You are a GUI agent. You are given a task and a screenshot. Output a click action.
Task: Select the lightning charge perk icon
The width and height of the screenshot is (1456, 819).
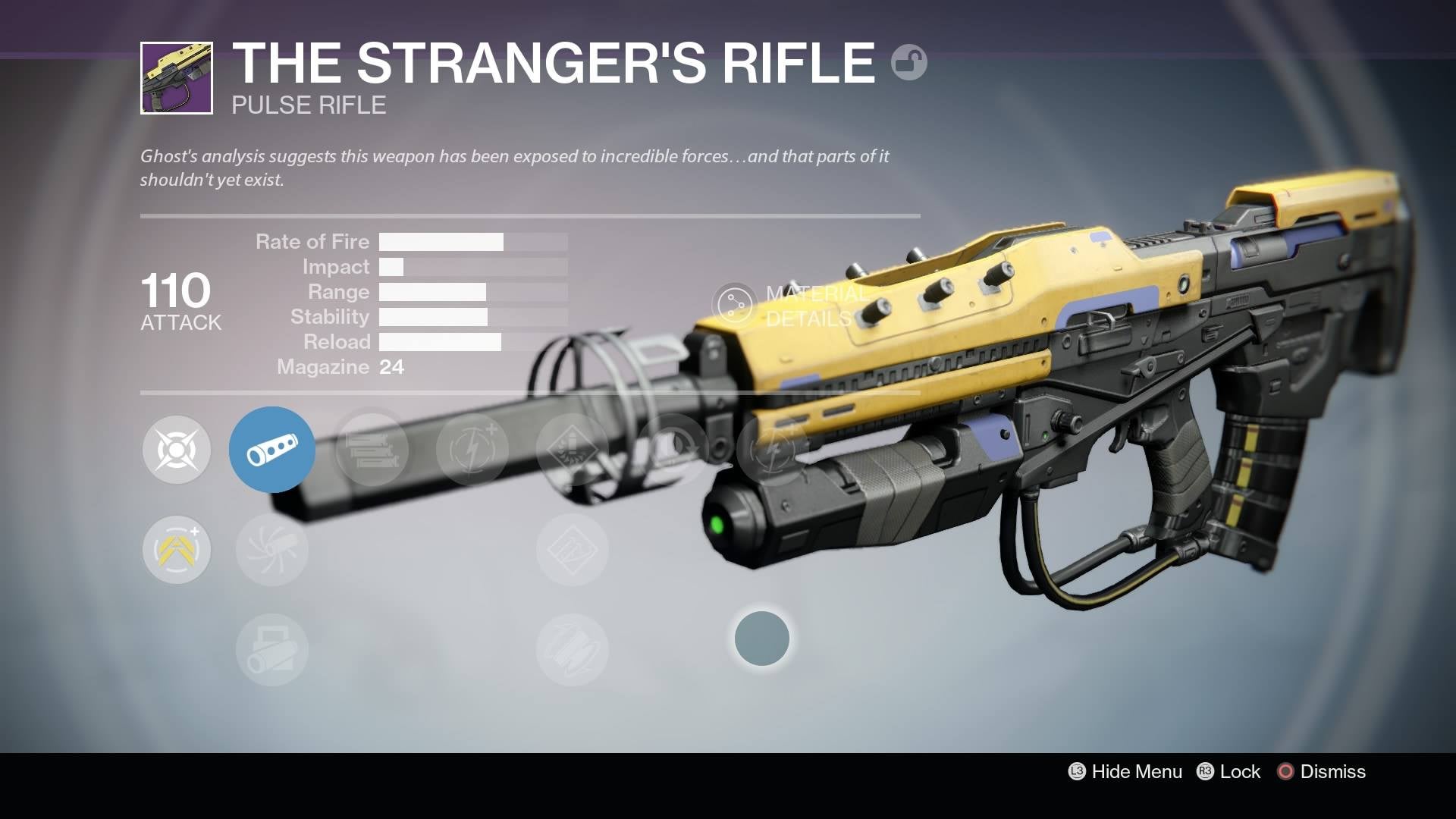[x=472, y=449]
